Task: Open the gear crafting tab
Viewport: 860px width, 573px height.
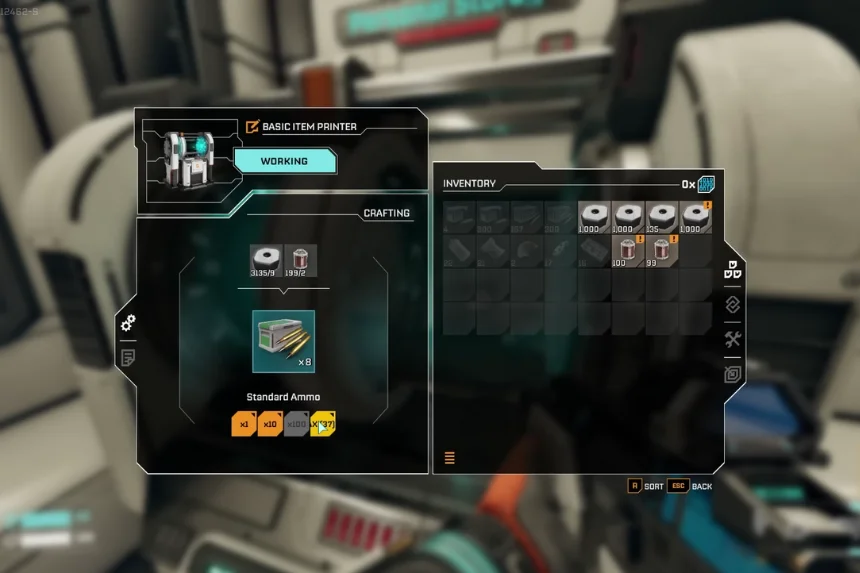Action: point(128,323)
